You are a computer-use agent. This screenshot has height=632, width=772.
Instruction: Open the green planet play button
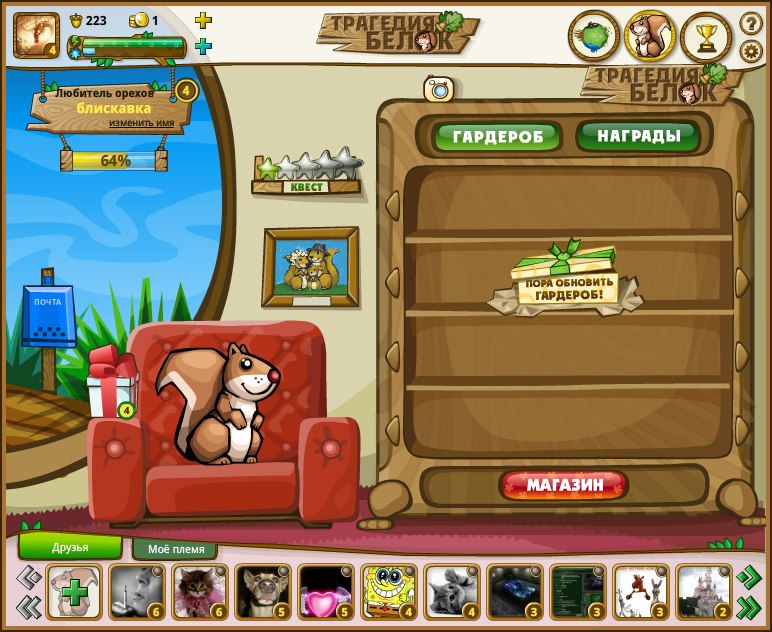[594, 37]
